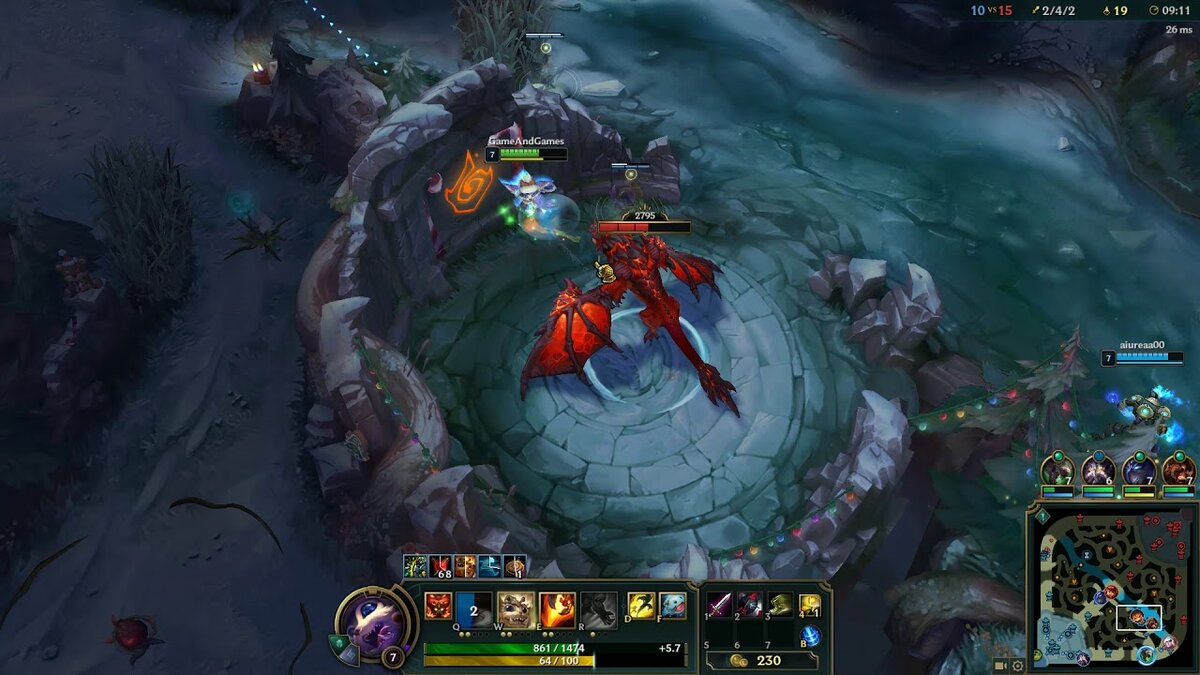Viewport: 1200px width, 675px height.
Task: Select the sword item in slot 1
Action: click(x=720, y=605)
